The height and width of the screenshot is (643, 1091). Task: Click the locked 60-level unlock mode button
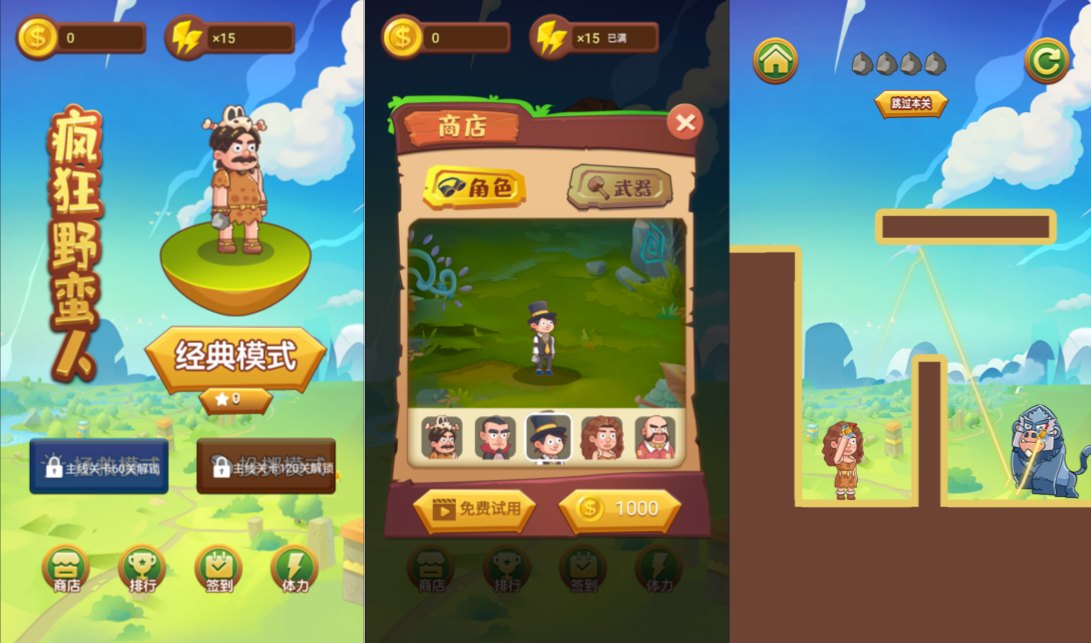pos(98,466)
